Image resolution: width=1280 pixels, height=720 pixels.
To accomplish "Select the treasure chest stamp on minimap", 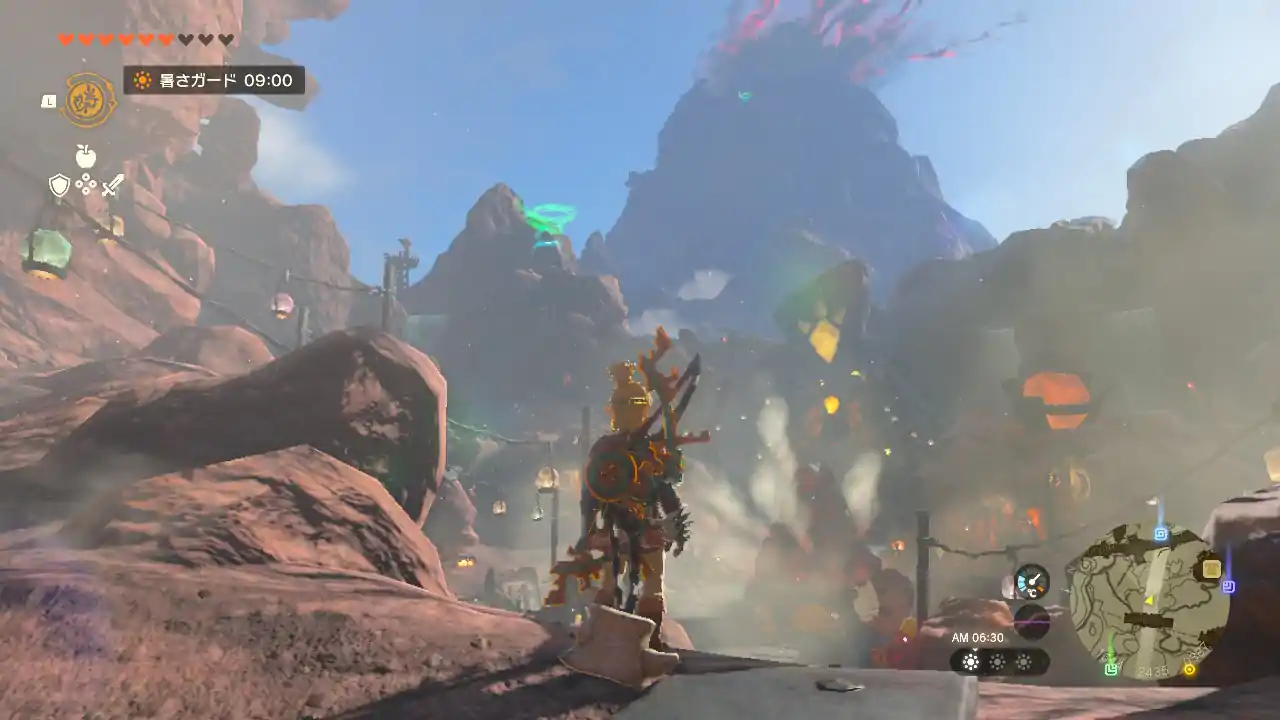I will point(1211,569).
